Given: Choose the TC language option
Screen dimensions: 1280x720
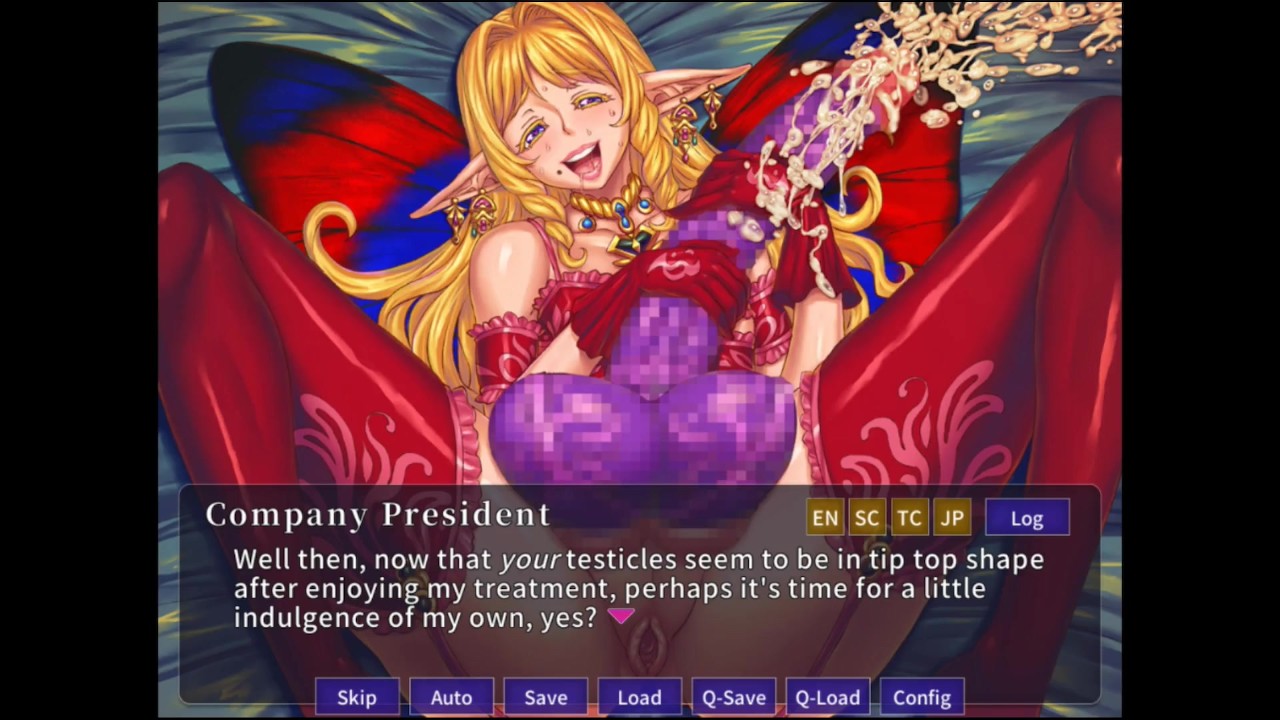Looking at the screenshot, I should 909,518.
